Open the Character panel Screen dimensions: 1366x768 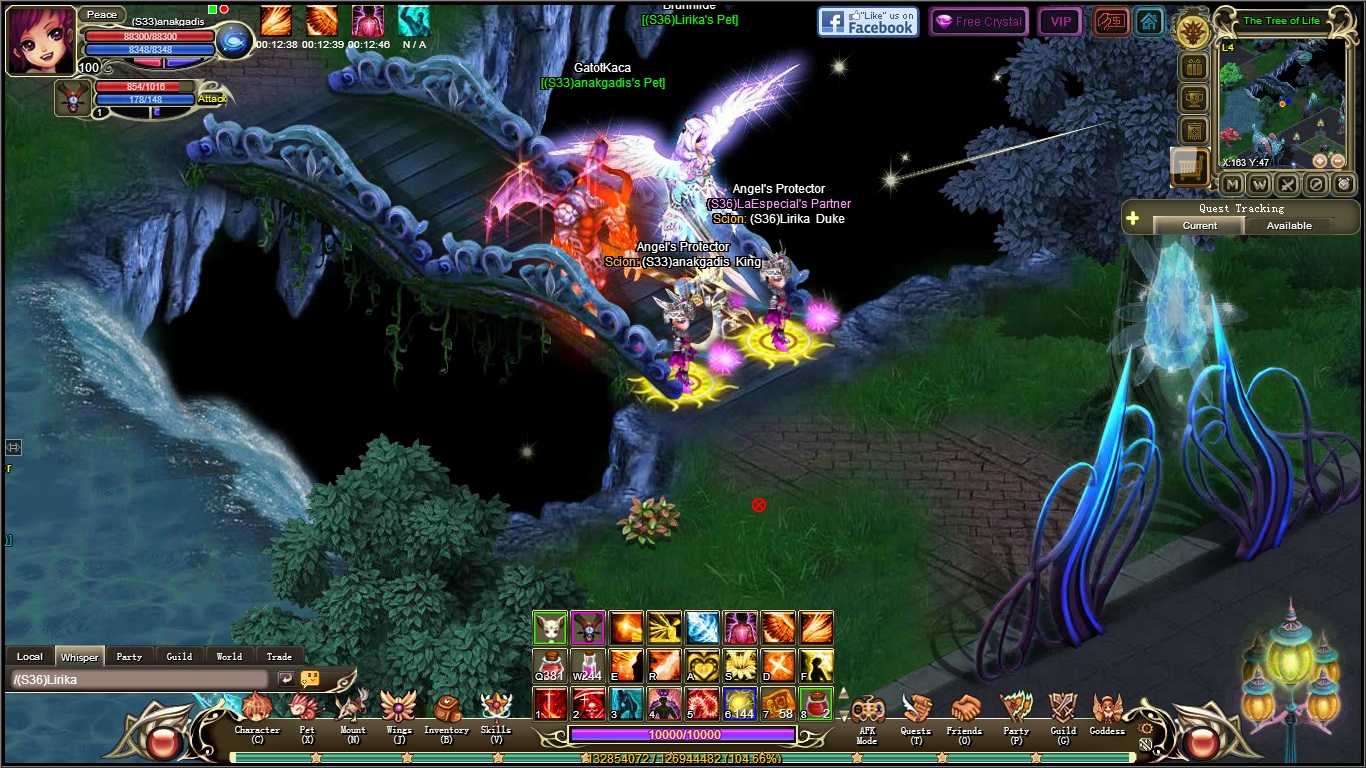pyautogui.click(x=257, y=712)
